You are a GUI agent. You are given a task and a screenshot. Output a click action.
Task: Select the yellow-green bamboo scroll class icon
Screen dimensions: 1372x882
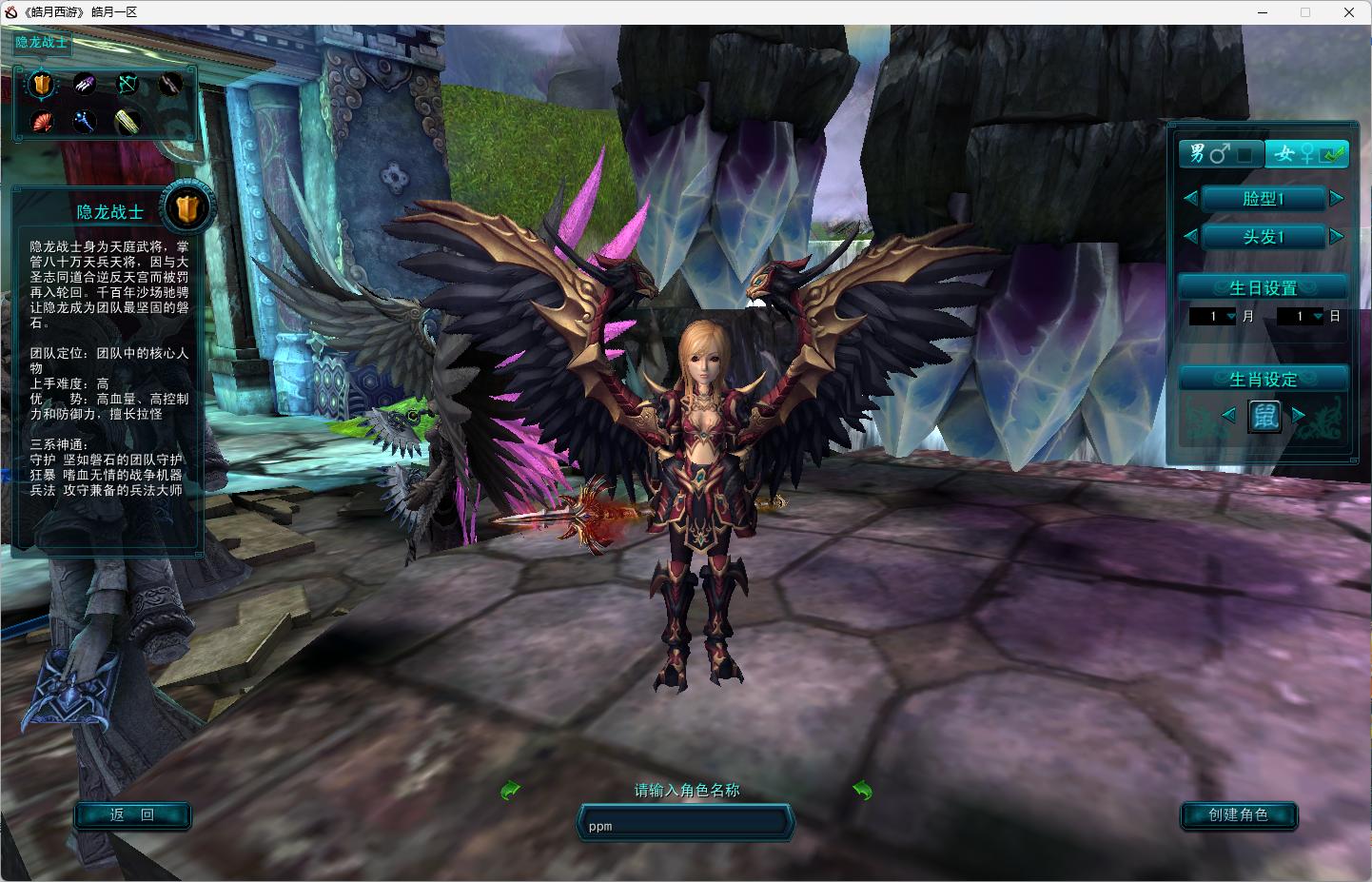(x=127, y=122)
